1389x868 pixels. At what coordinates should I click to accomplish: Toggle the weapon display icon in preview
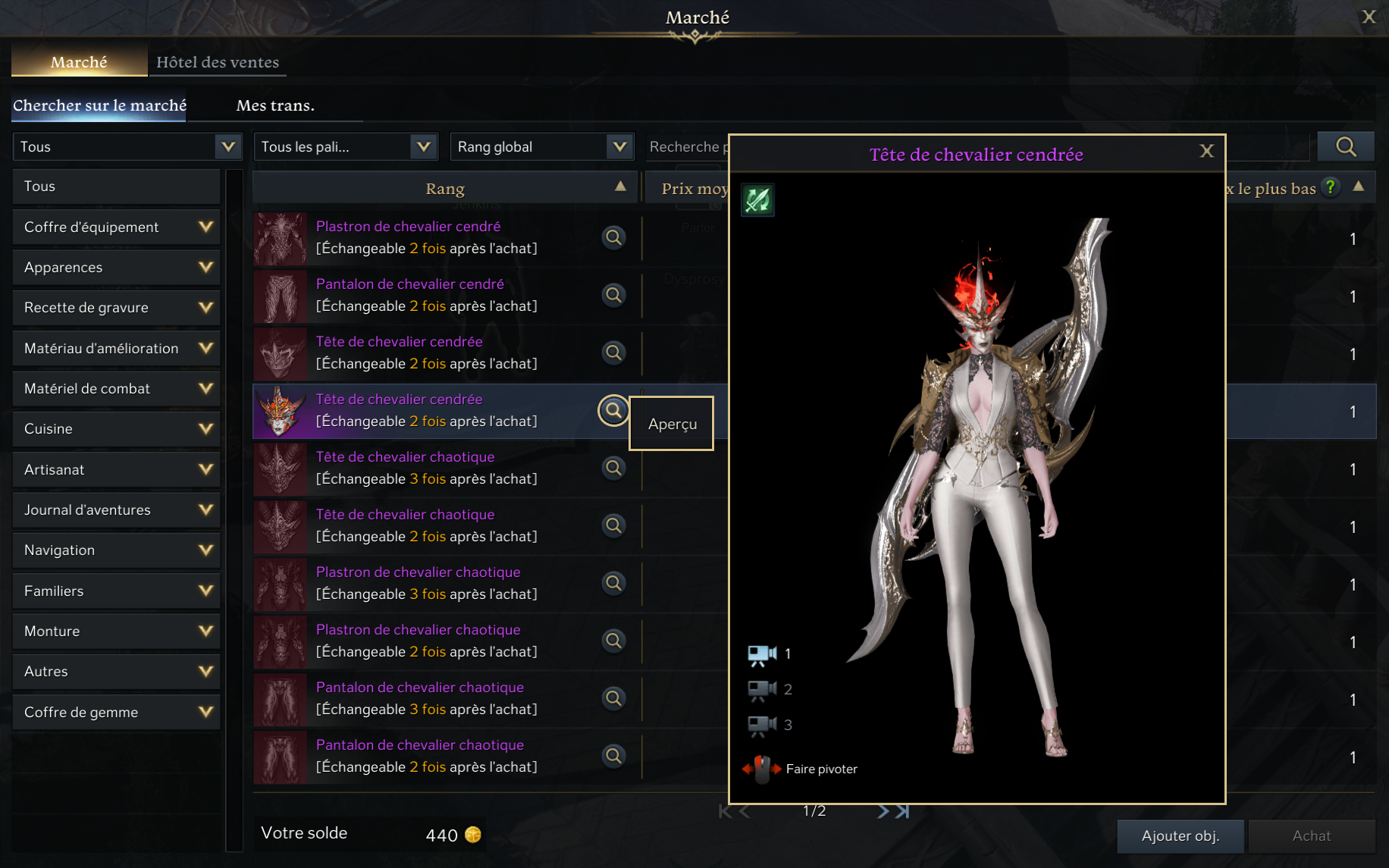click(x=757, y=200)
